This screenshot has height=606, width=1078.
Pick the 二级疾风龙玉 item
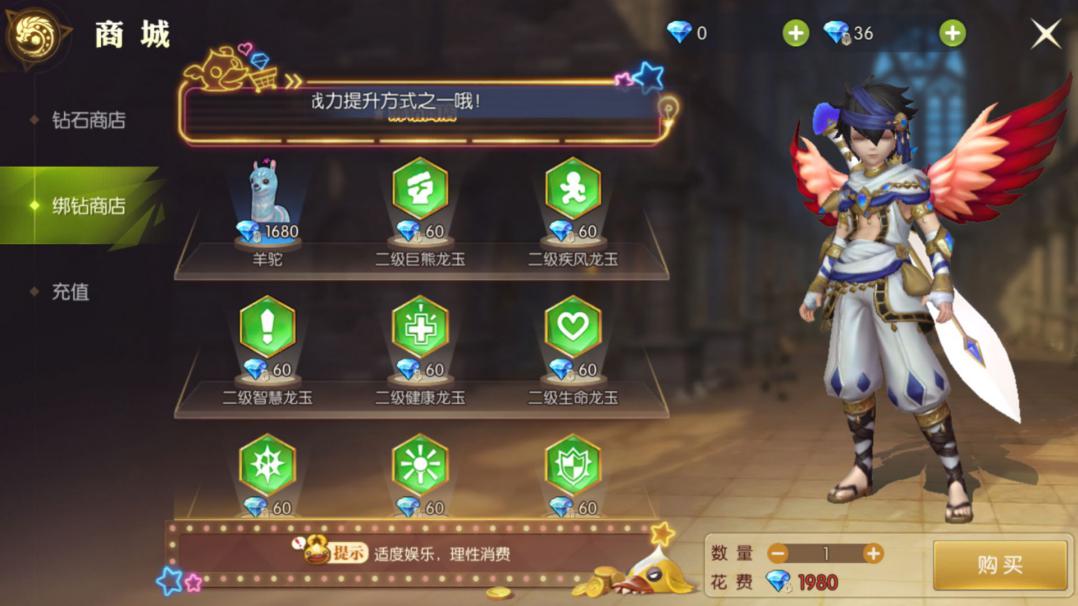coord(573,192)
